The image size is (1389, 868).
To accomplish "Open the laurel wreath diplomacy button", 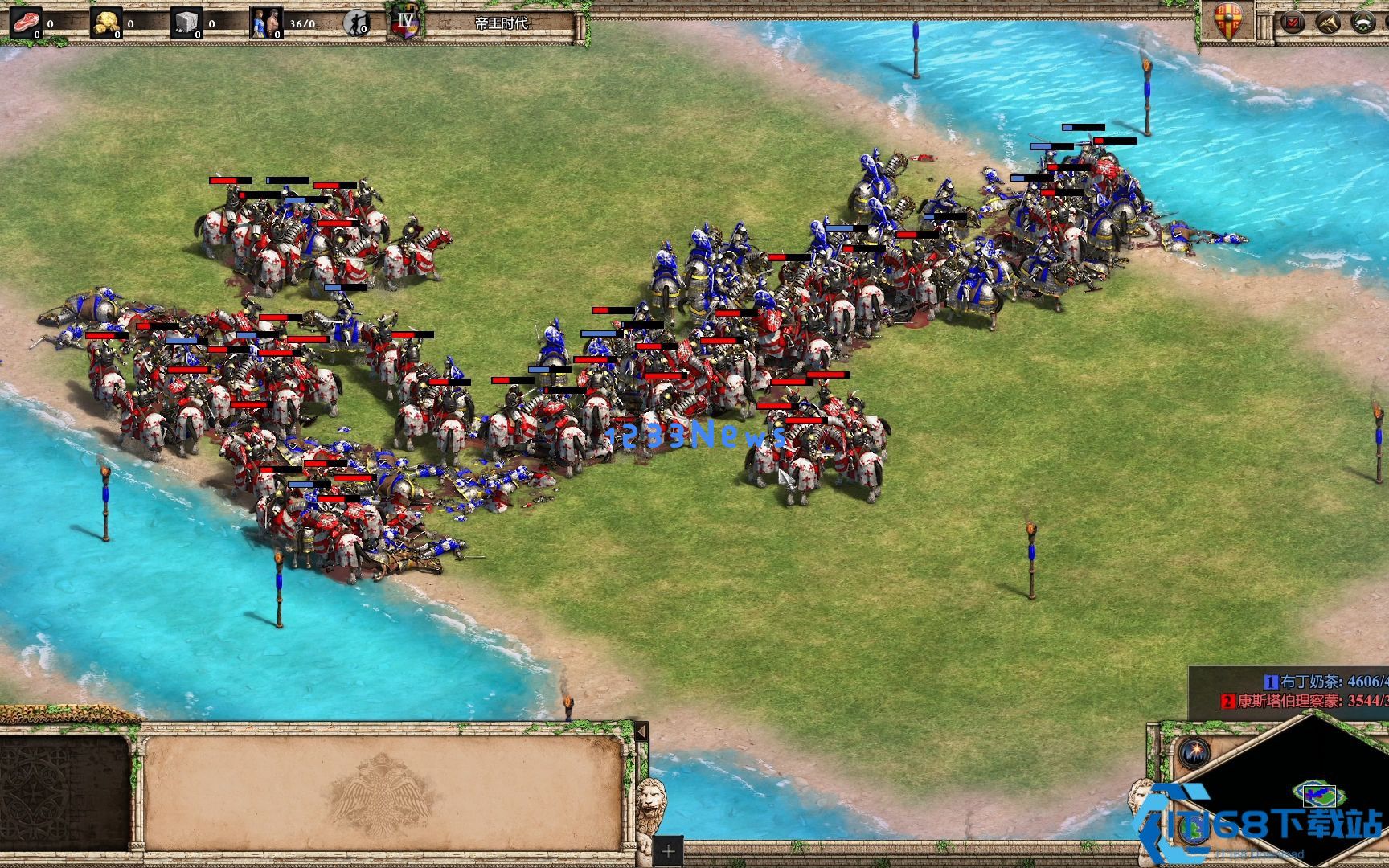I will click(1364, 23).
